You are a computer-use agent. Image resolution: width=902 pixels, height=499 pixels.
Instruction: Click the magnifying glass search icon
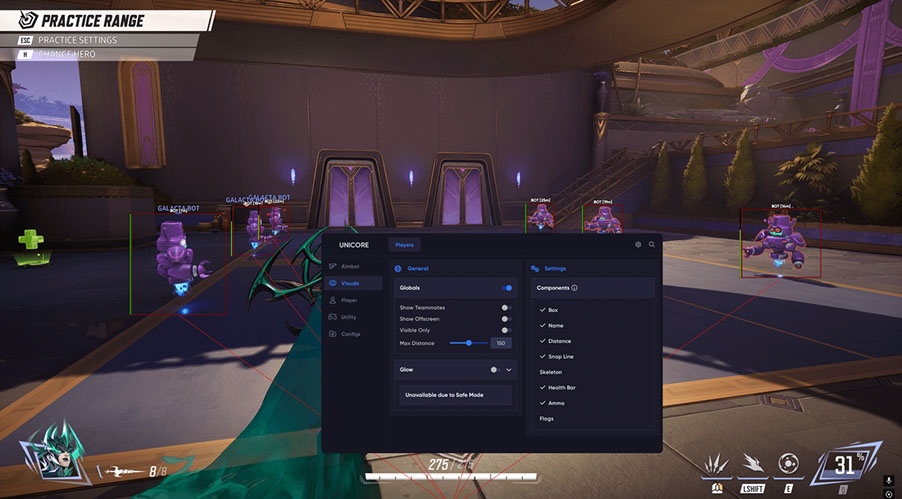coord(652,244)
